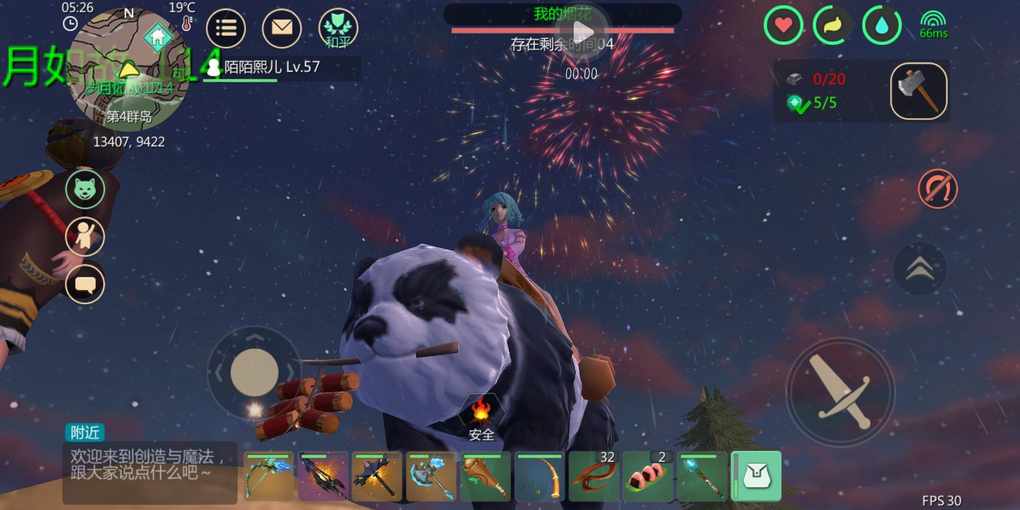Open the mail envelope inbox
The image size is (1020, 510).
tap(282, 28)
